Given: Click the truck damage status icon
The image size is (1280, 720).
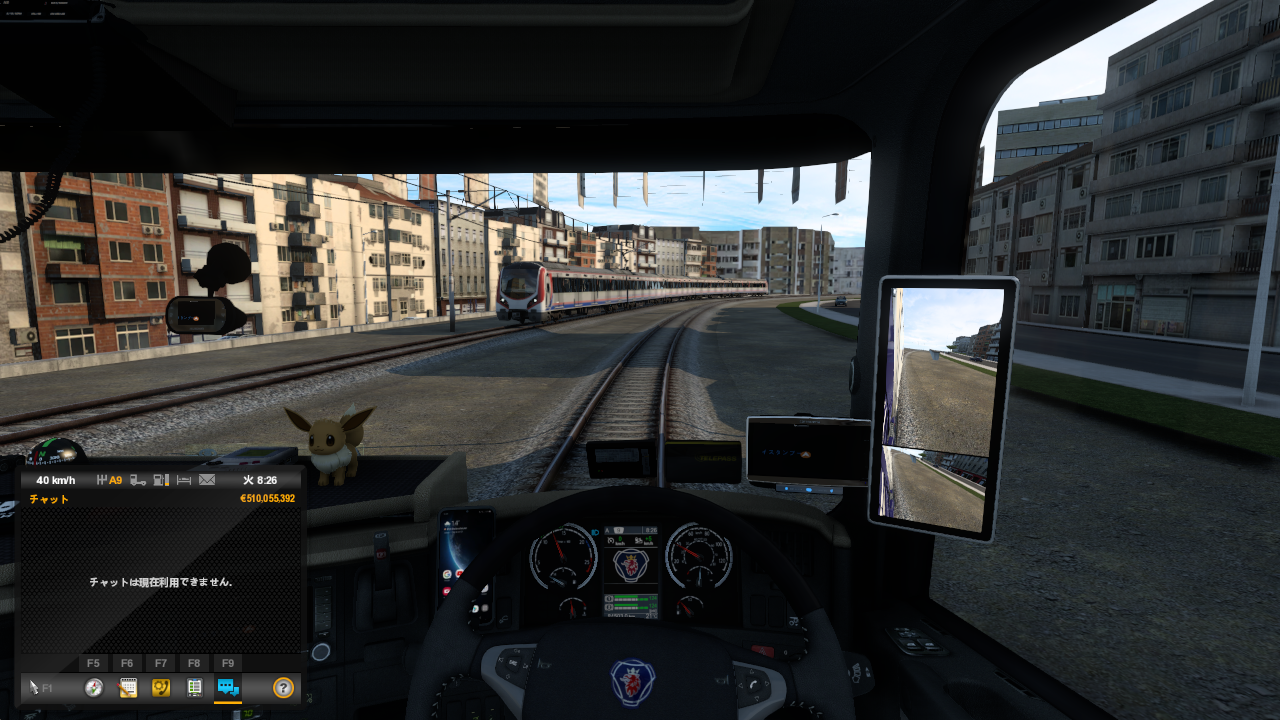Looking at the screenshot, I should (139, 480).
